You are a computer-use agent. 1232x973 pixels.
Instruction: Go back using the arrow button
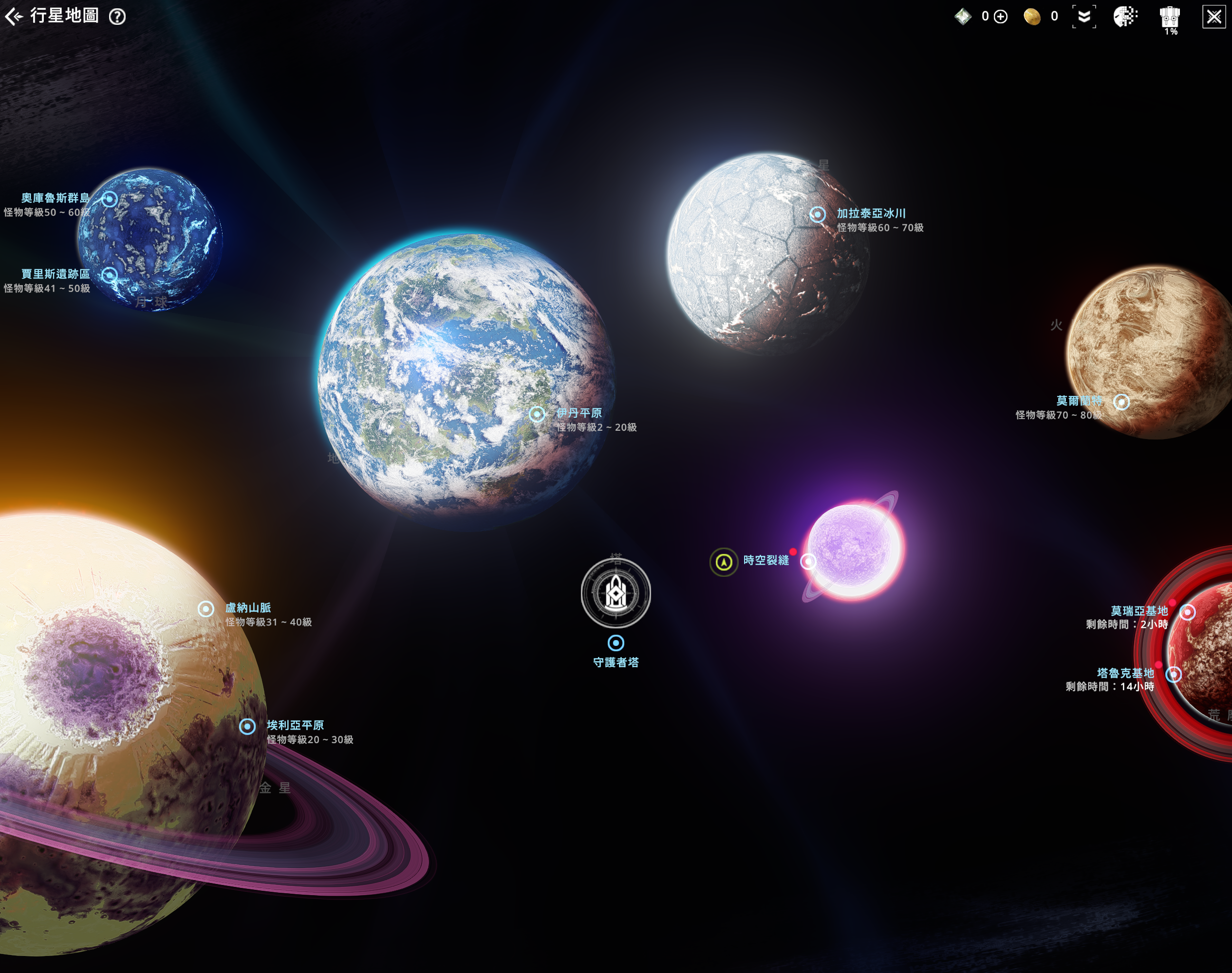pyautogui.click(x=14, y=17)
